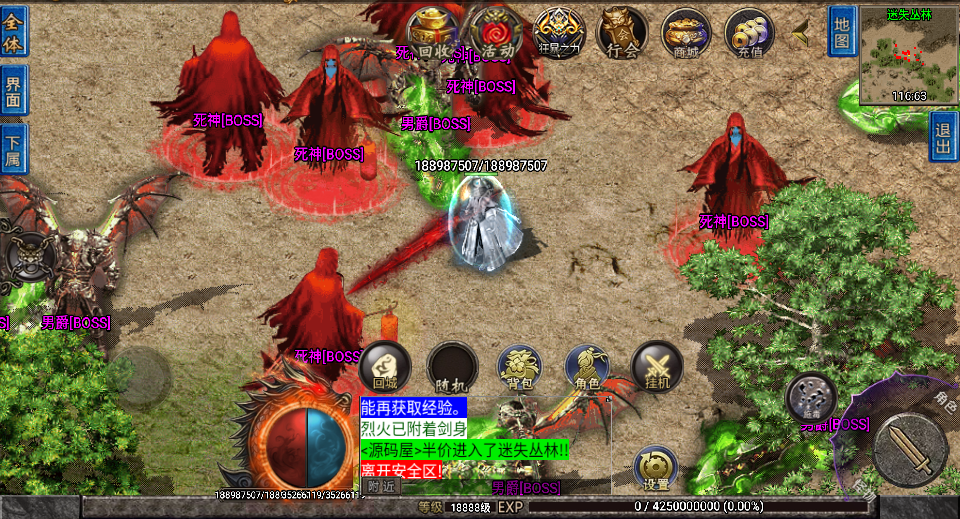Image resolution: width=960 pixels, height=519 pixels.
Task: Use the 随机 random teleport button
Action: click(x=452, y=367)
